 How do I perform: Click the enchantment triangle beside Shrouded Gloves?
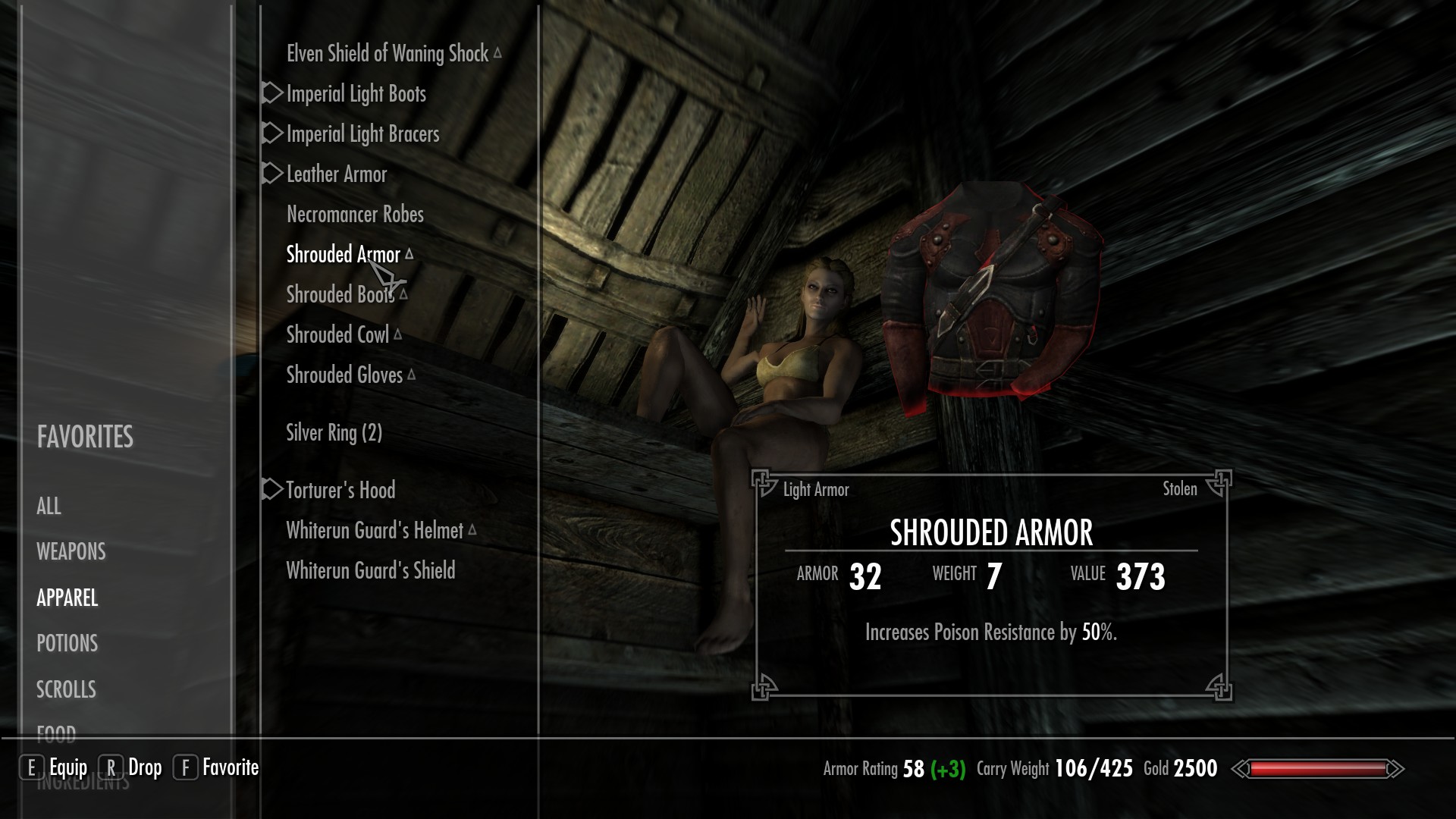point(411,373)
